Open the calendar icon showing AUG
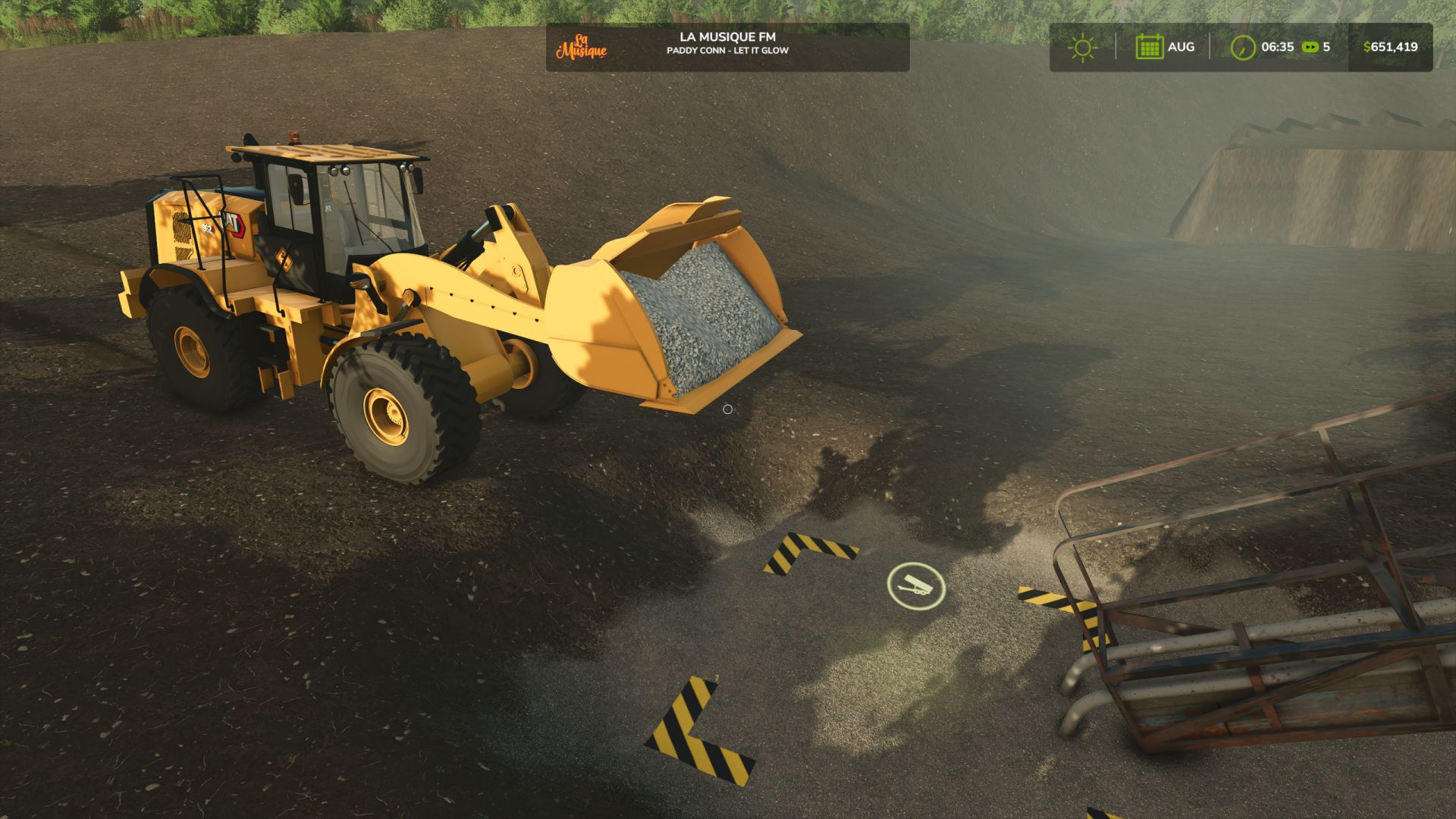The height and width of the screenshot is (819, 1456). point(1149,47)
